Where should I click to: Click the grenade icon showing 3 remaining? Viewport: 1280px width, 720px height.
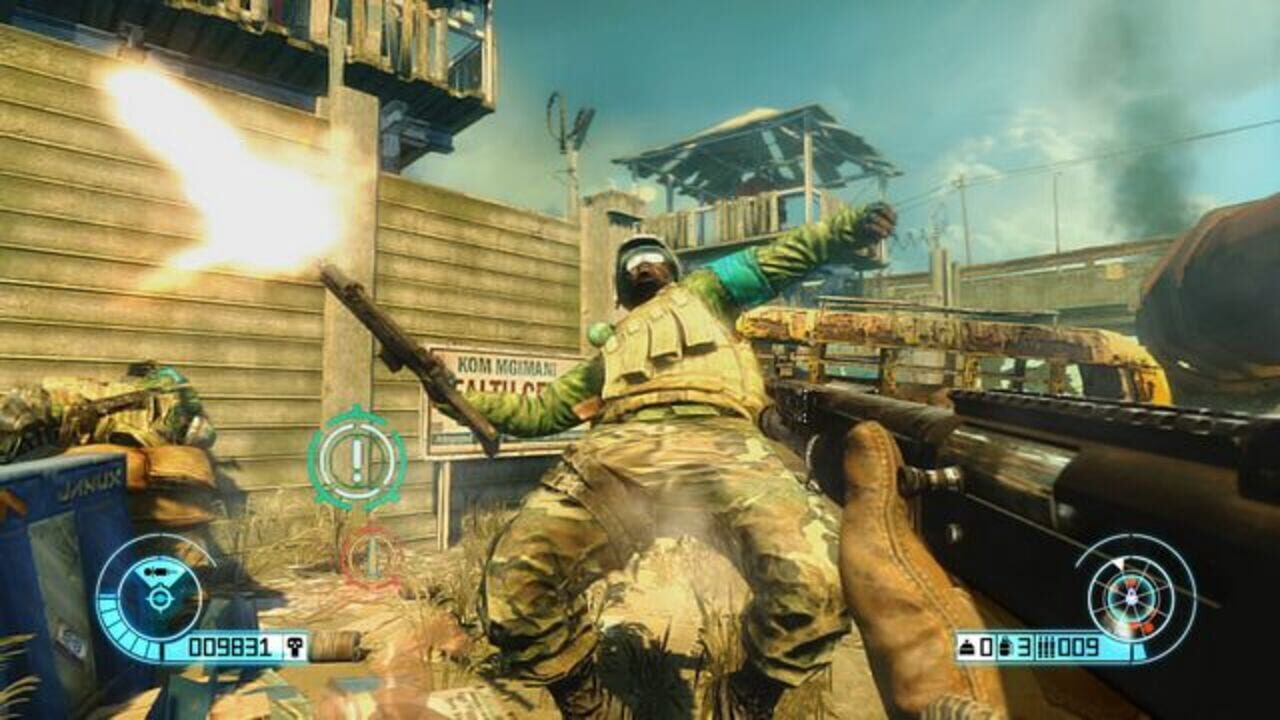click(x=1006, y=648)
